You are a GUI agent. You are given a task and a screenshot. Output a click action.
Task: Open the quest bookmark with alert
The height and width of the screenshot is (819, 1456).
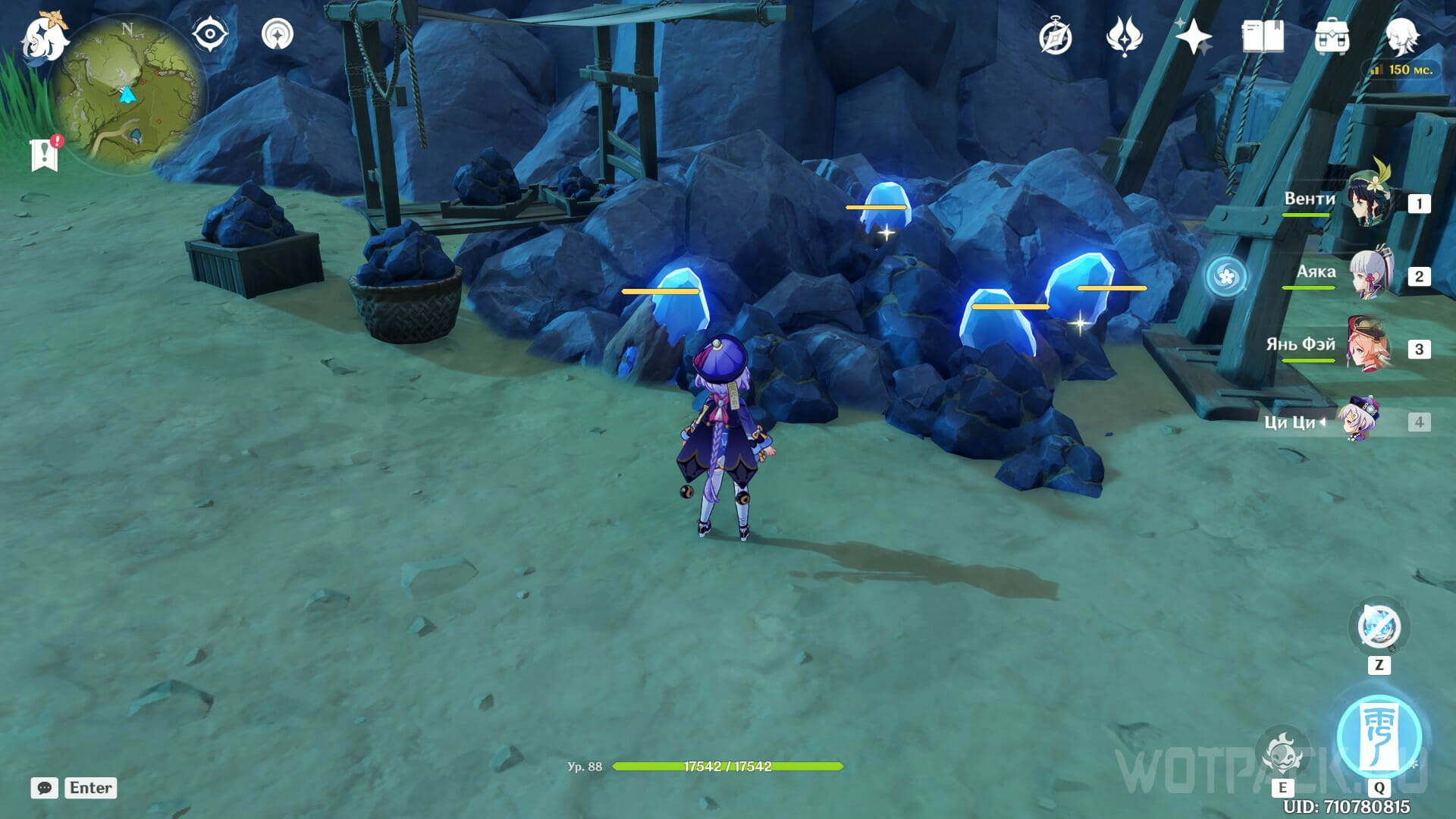coord(45,154)
